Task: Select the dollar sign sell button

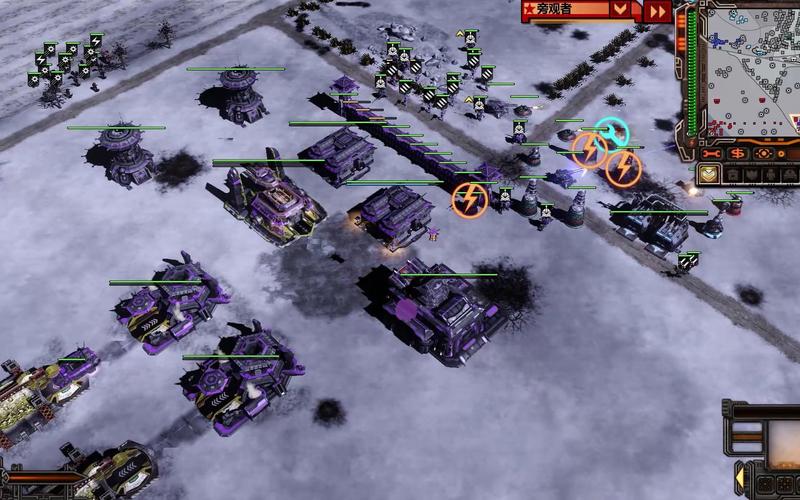Action: pos(738,154)
